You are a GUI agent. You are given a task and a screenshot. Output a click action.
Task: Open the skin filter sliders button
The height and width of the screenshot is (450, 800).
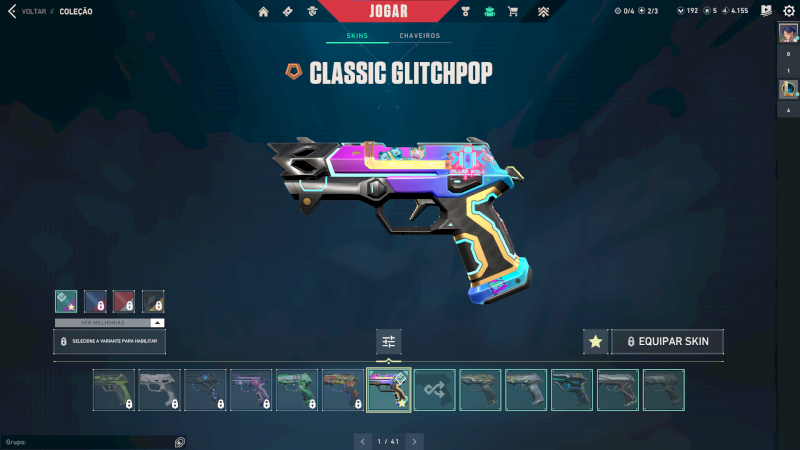click(x=389, y=342)
